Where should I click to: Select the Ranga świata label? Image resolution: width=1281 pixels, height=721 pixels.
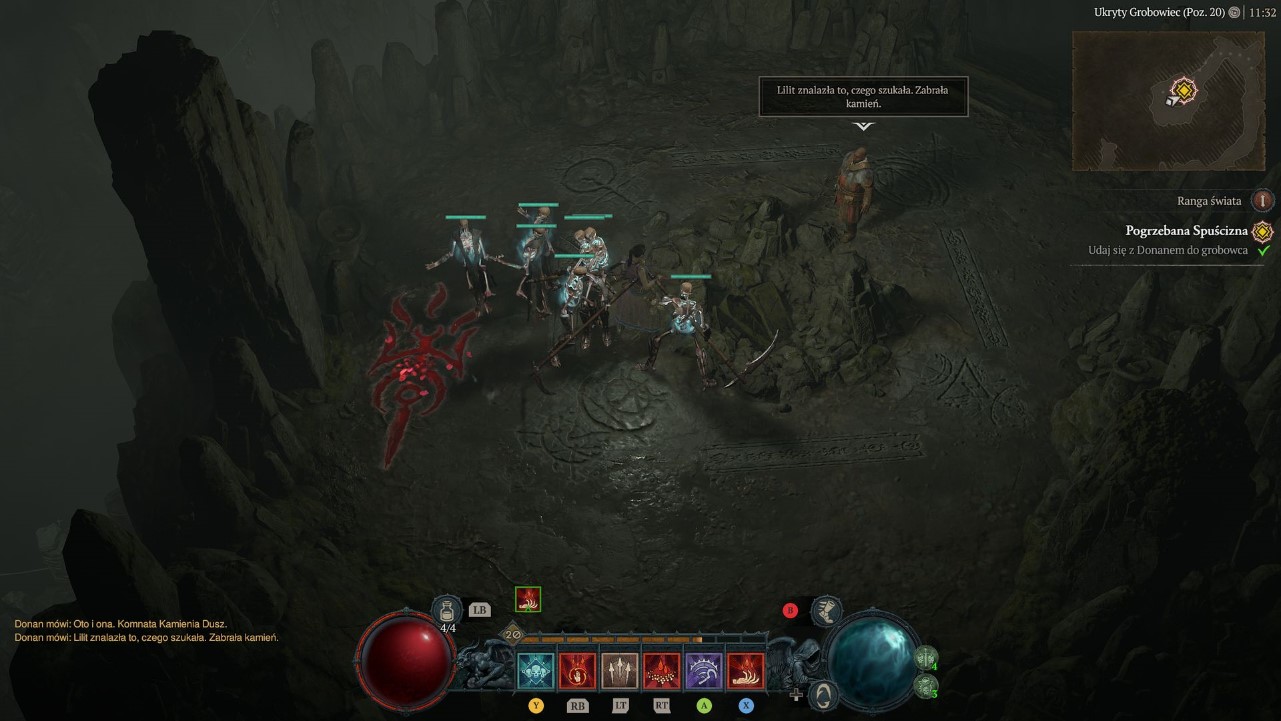coord(1210,200)
